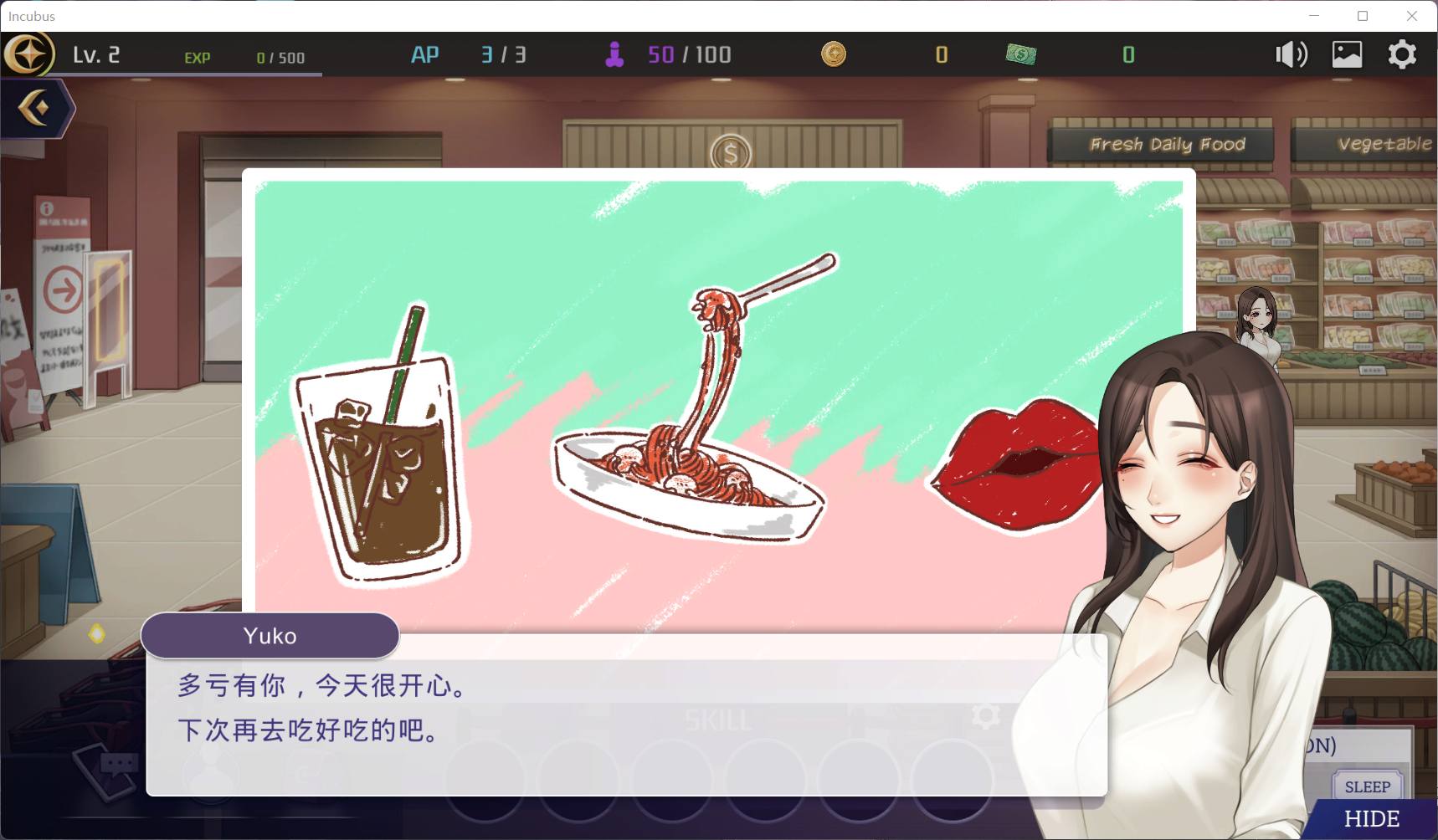Open the gear icon above the SKILL bar
This screenshot has height=840, width=1438.
coord(986,716)
